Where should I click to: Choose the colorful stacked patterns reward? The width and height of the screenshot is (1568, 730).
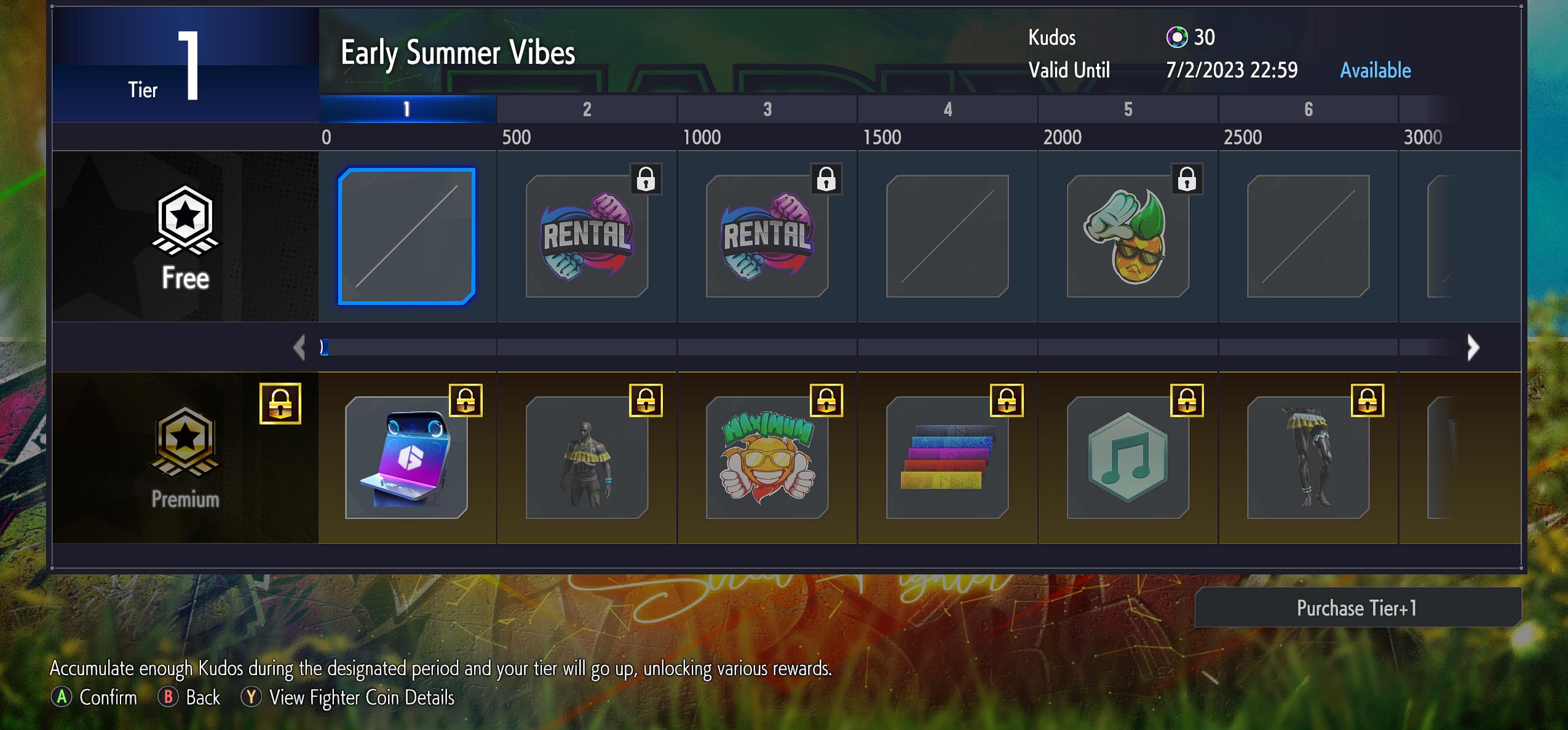947,458
